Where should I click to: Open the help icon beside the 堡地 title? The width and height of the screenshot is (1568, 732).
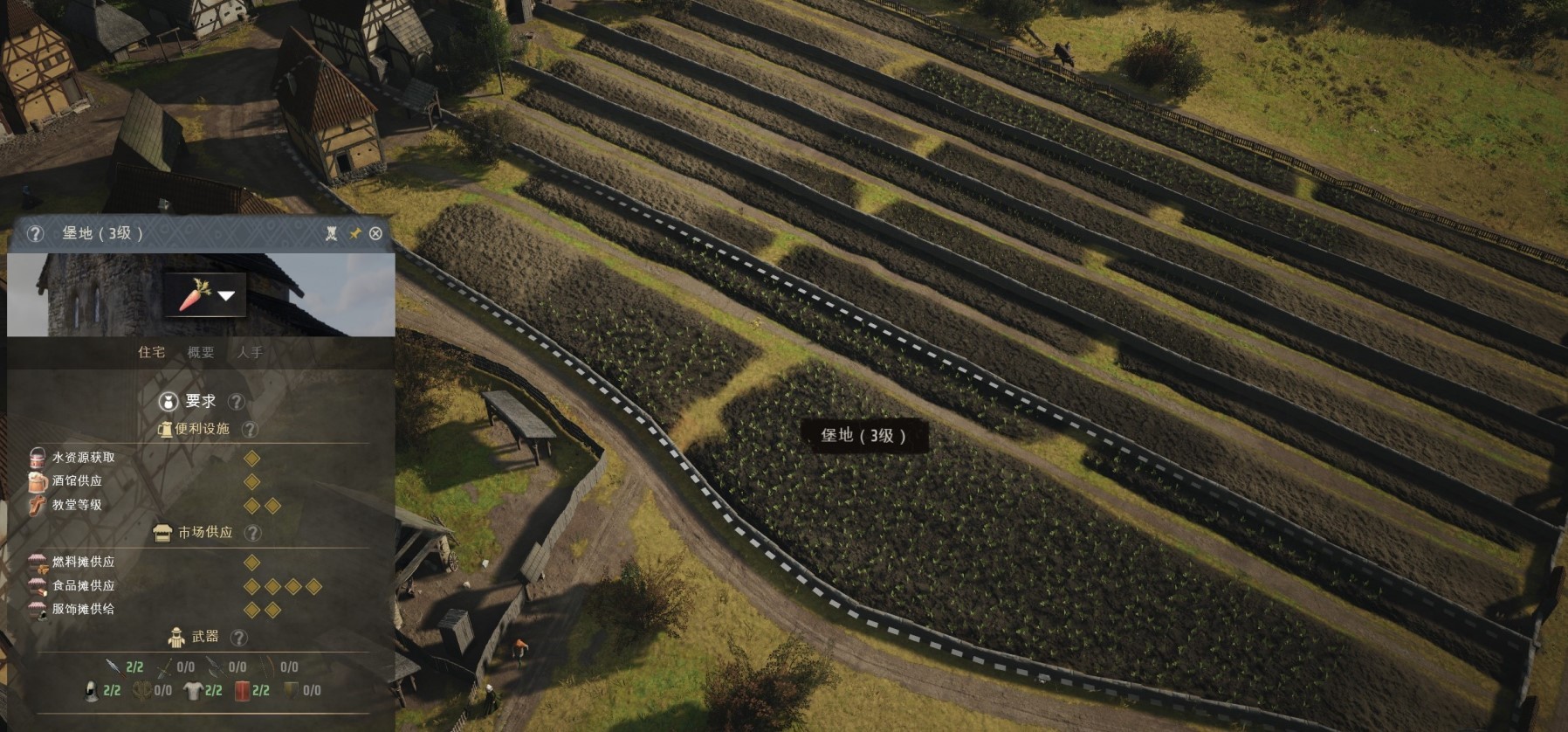(x=35, y=233)
